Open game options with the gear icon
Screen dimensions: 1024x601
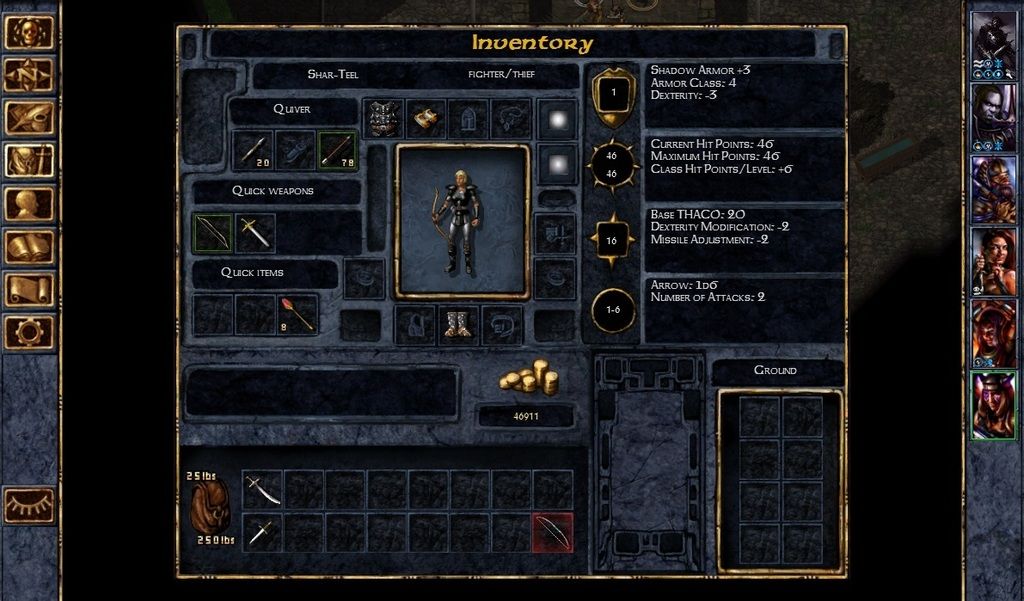pyautogui.click(x=29, y=331)
